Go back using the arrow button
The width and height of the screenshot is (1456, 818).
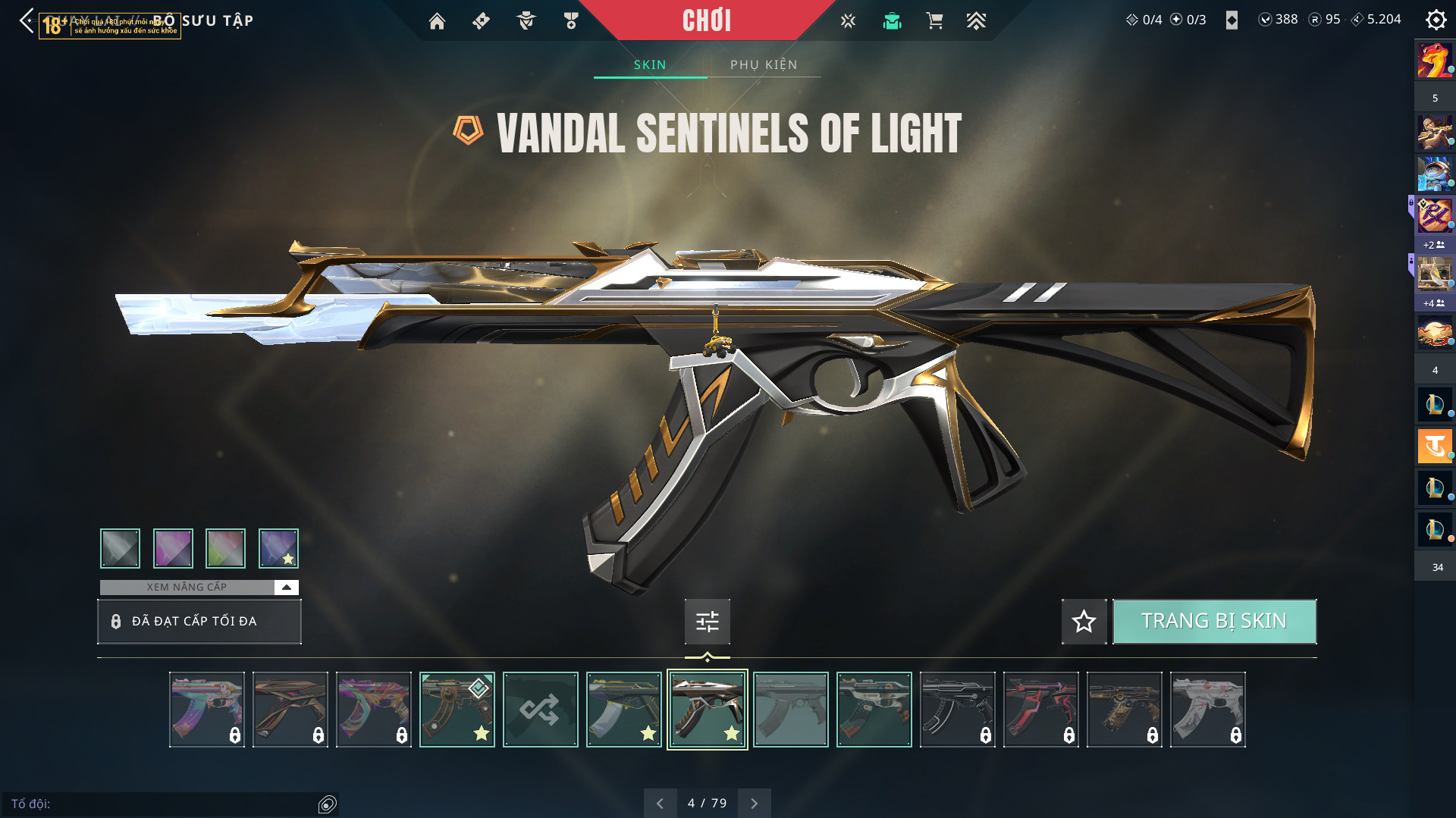click(27, 20)
